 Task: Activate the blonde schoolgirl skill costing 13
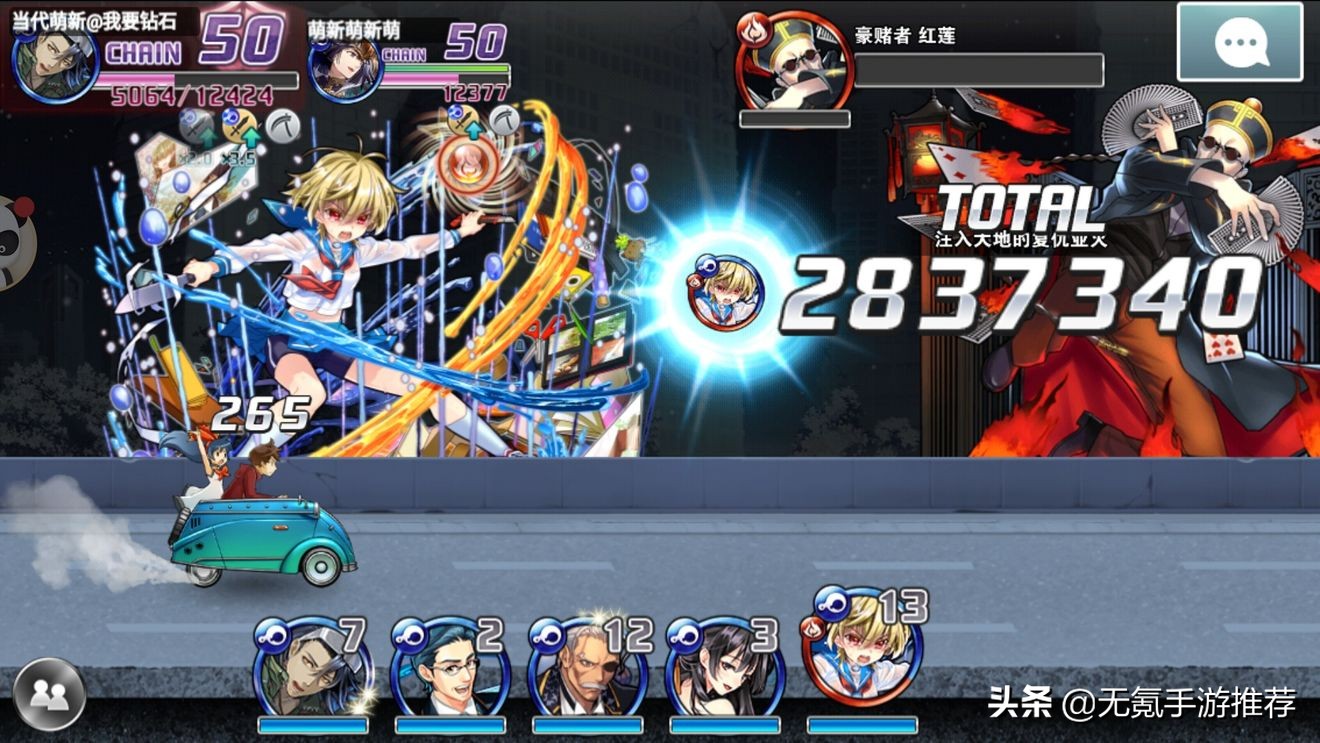coord(860,645)
